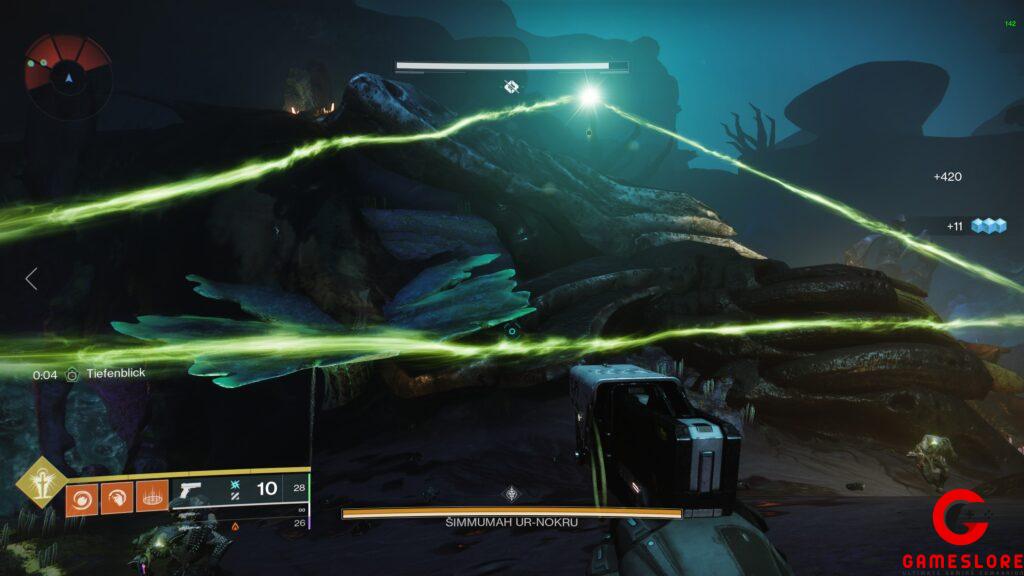The image size is (1024, 576).
Task: Select the orange swirling grenade ability icon
Action: tap(82, 497)
